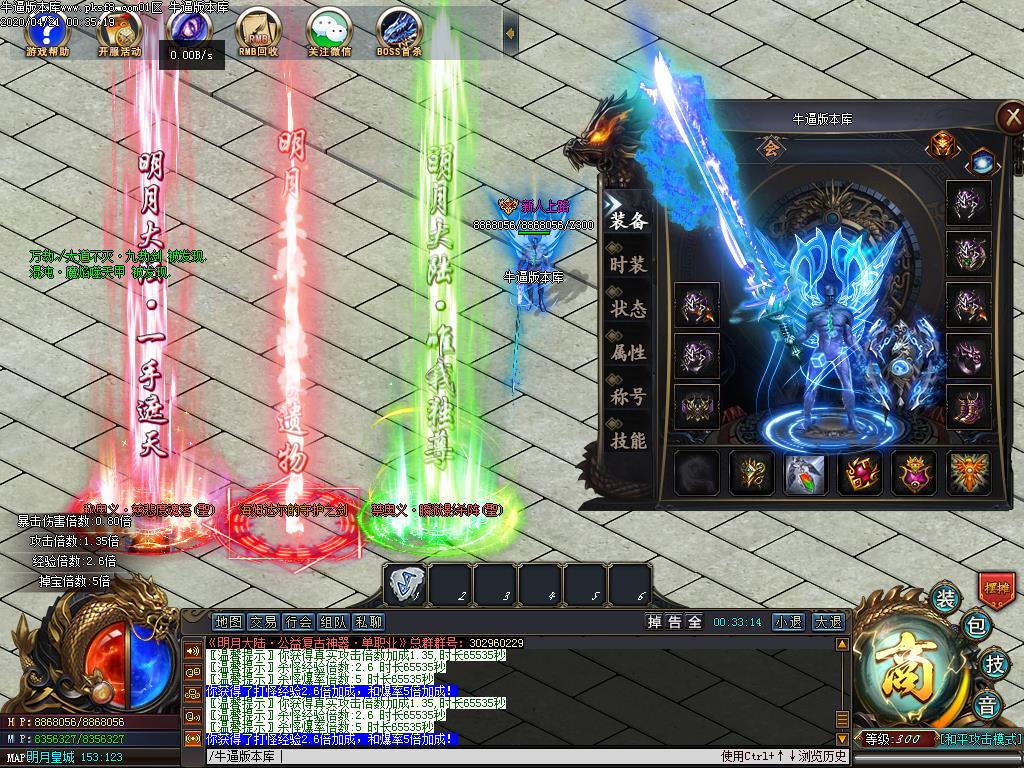This screenshot has height=768, width=1024.
Task: Click the 摆摊 stall button
Action: tap(995, 588)
